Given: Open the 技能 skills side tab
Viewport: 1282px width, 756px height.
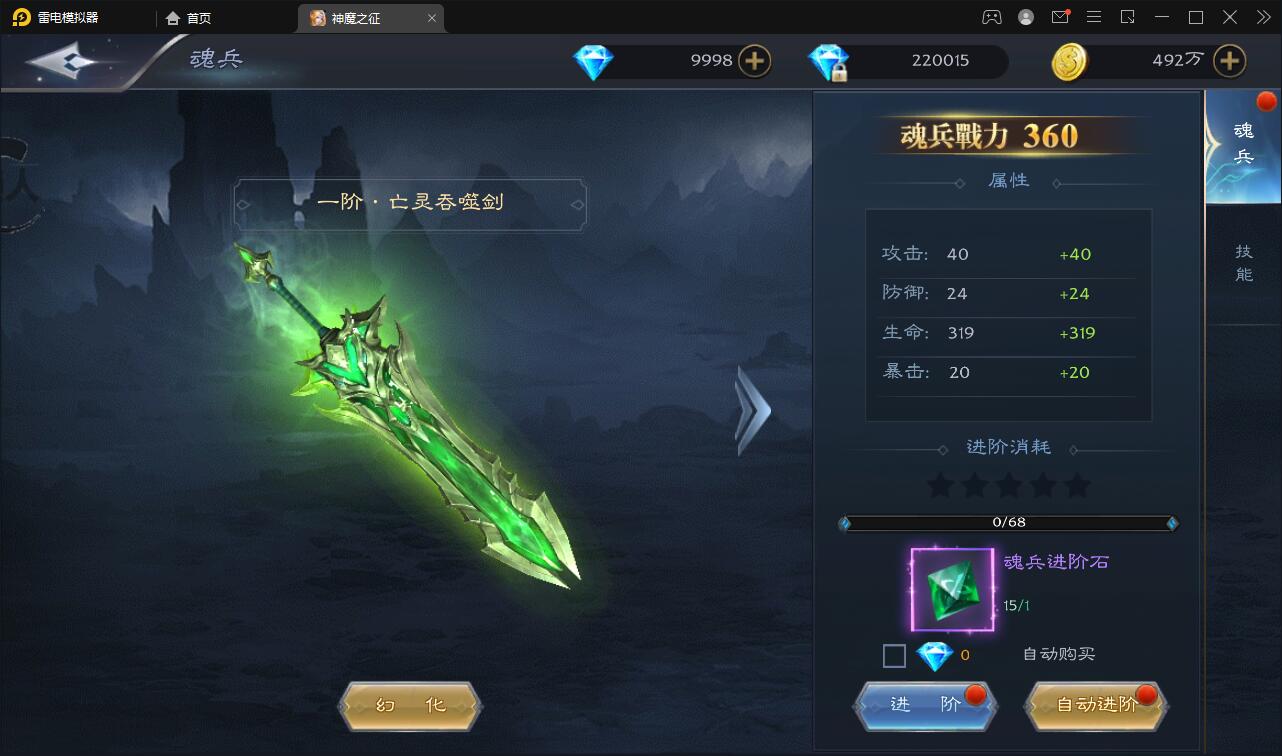Looking at the screenshot, I should point(1243,263).
